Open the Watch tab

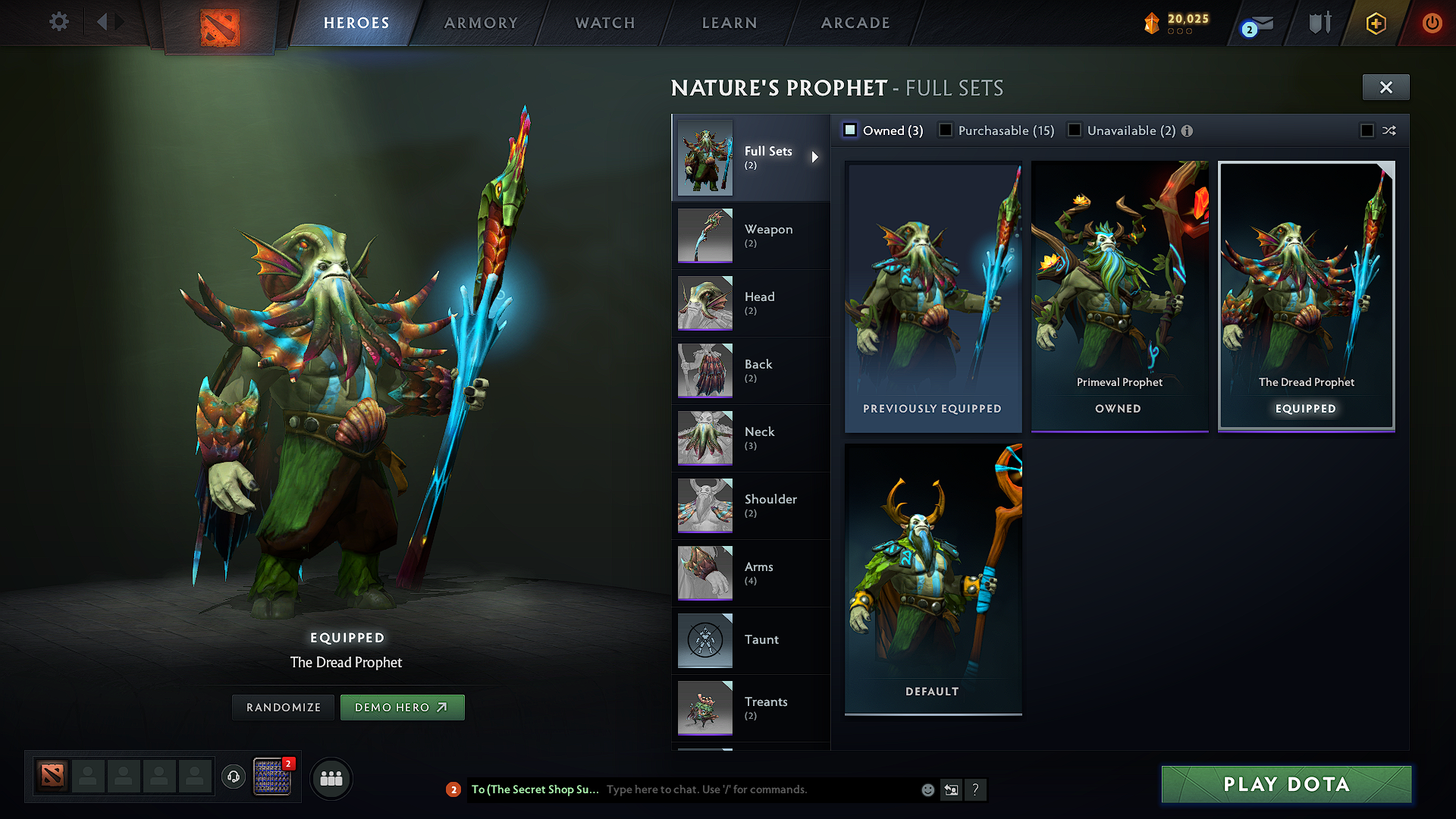click(605, 23)
